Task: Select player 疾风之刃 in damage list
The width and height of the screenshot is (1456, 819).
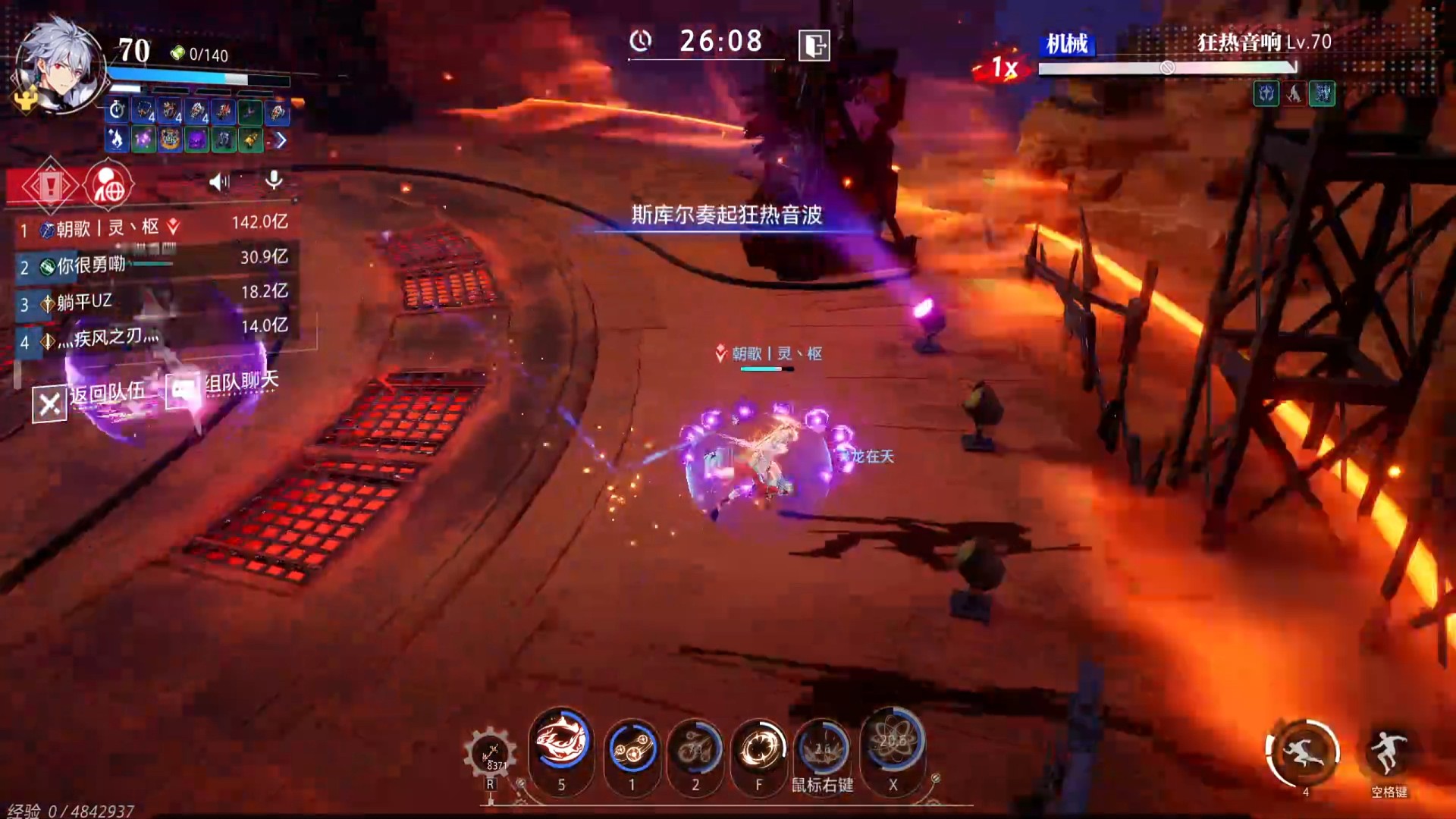Action: (152, 337)
